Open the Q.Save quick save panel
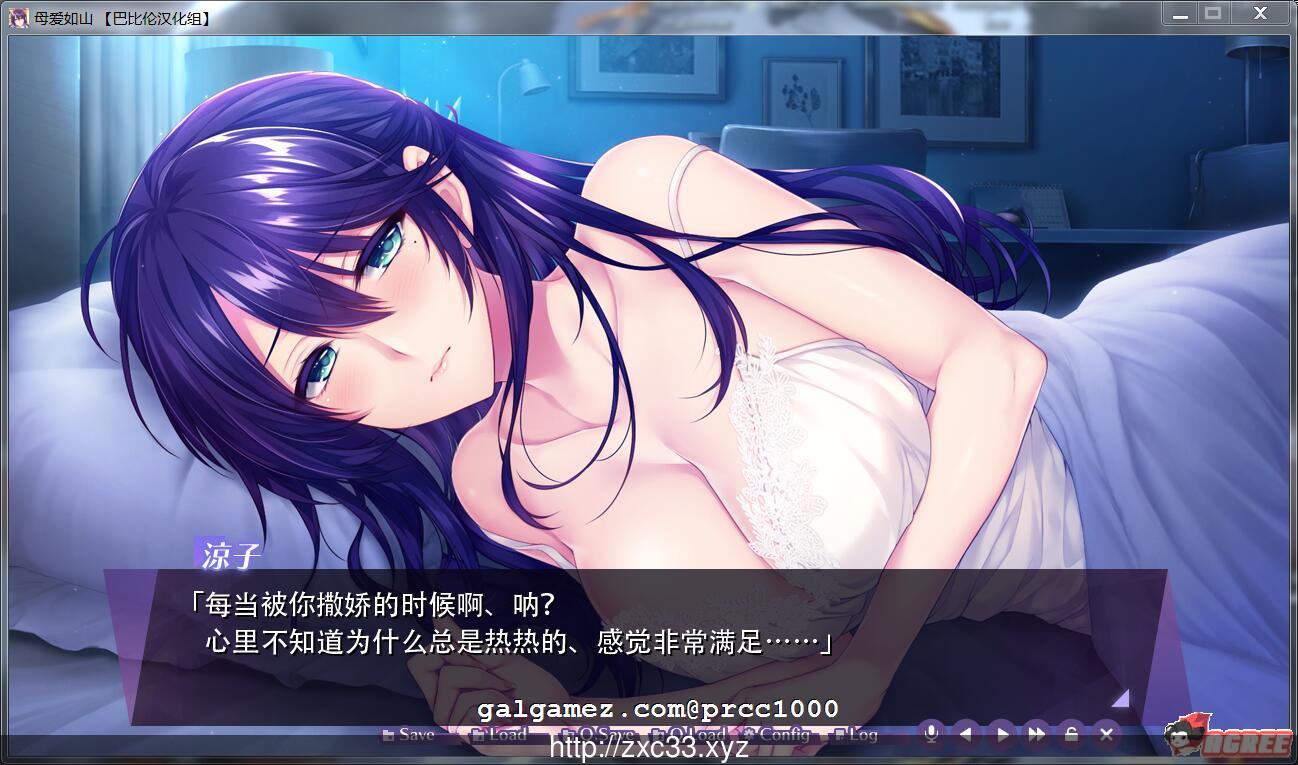This screenshot has width=1298, height=765. (600, 734)
